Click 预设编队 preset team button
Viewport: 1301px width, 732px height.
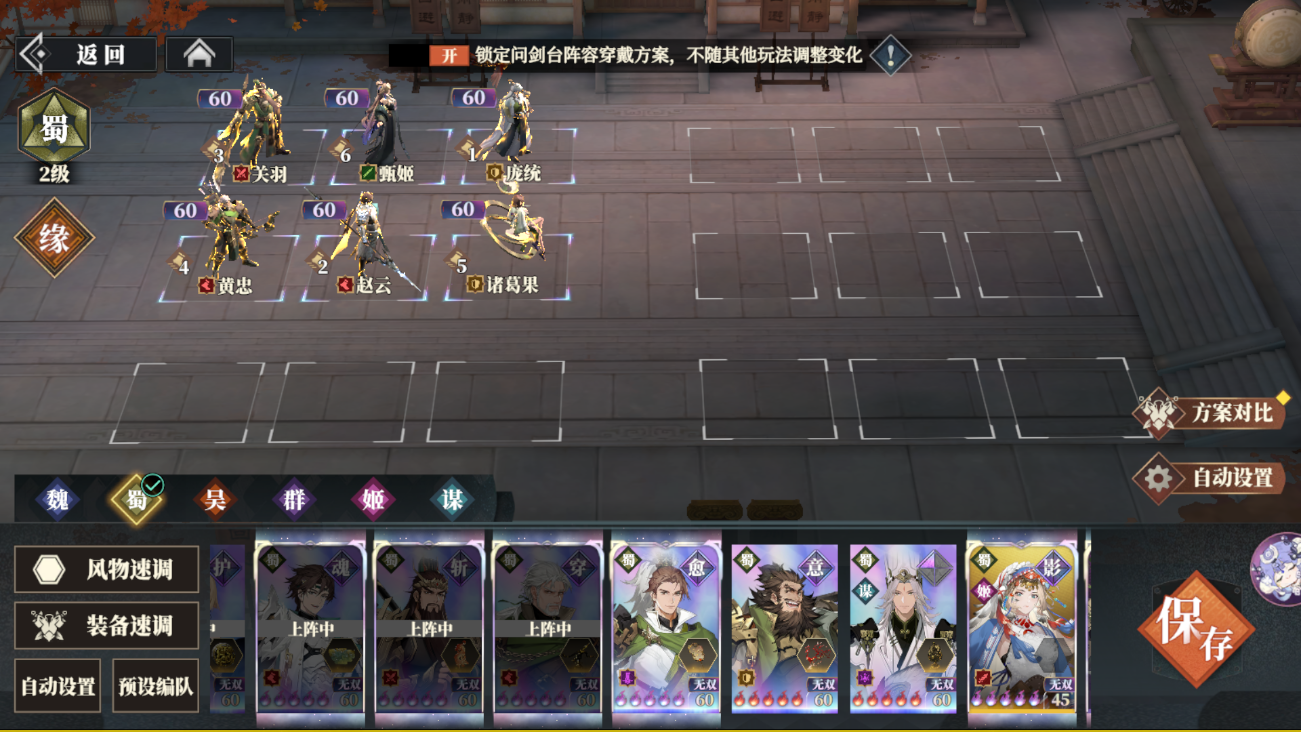click(156, 684)
